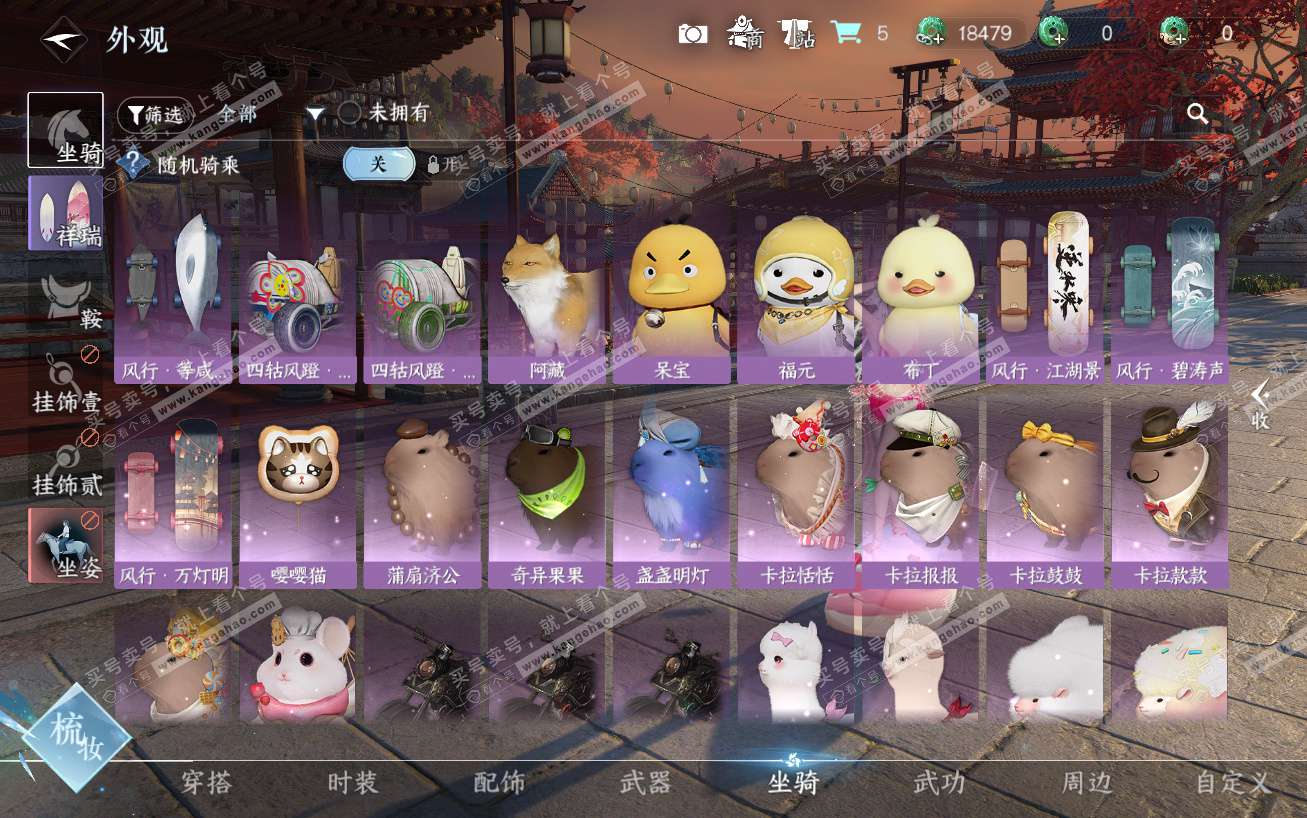
Task: Go back using the top-left arrow
Action: (63, 40)
